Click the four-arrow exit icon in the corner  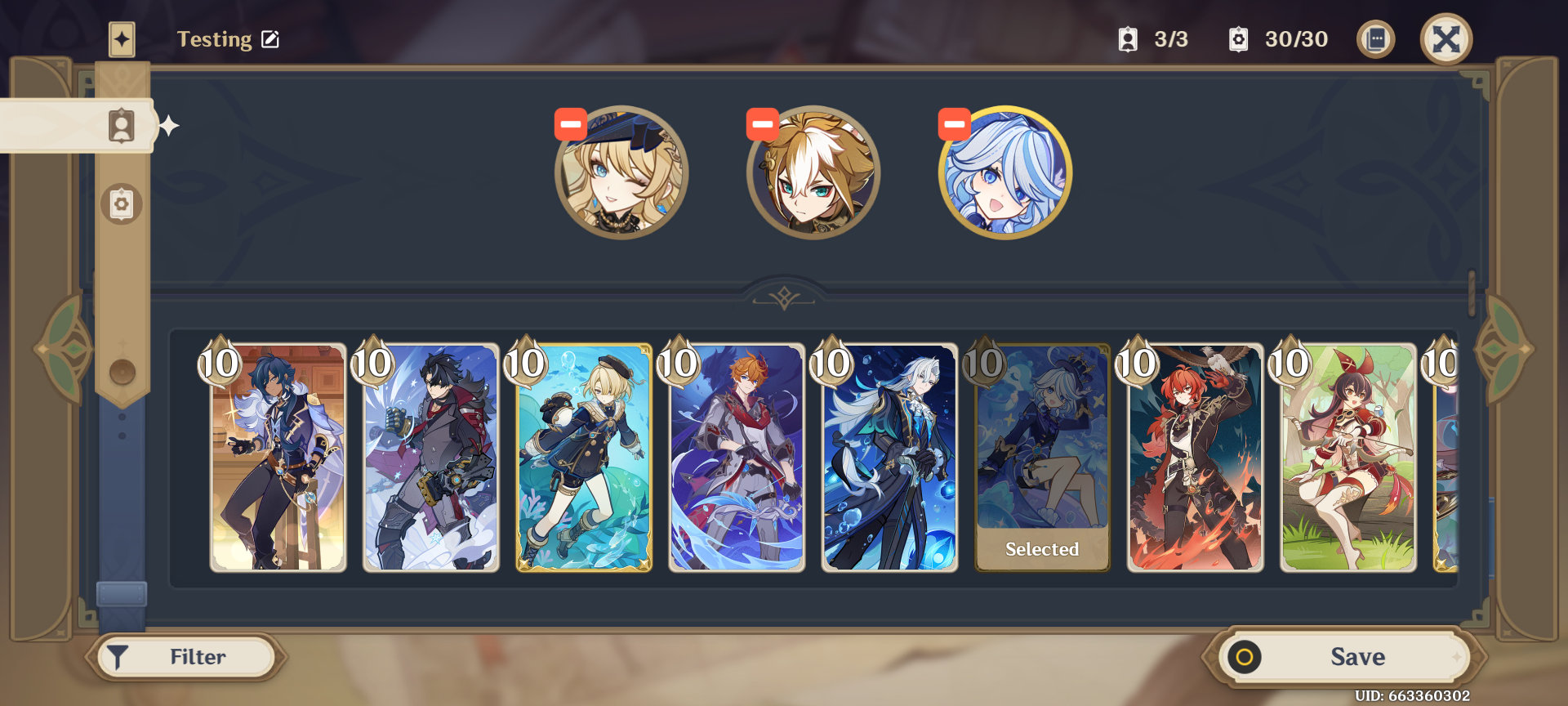pyautogui.click(x=1445, y=37)
